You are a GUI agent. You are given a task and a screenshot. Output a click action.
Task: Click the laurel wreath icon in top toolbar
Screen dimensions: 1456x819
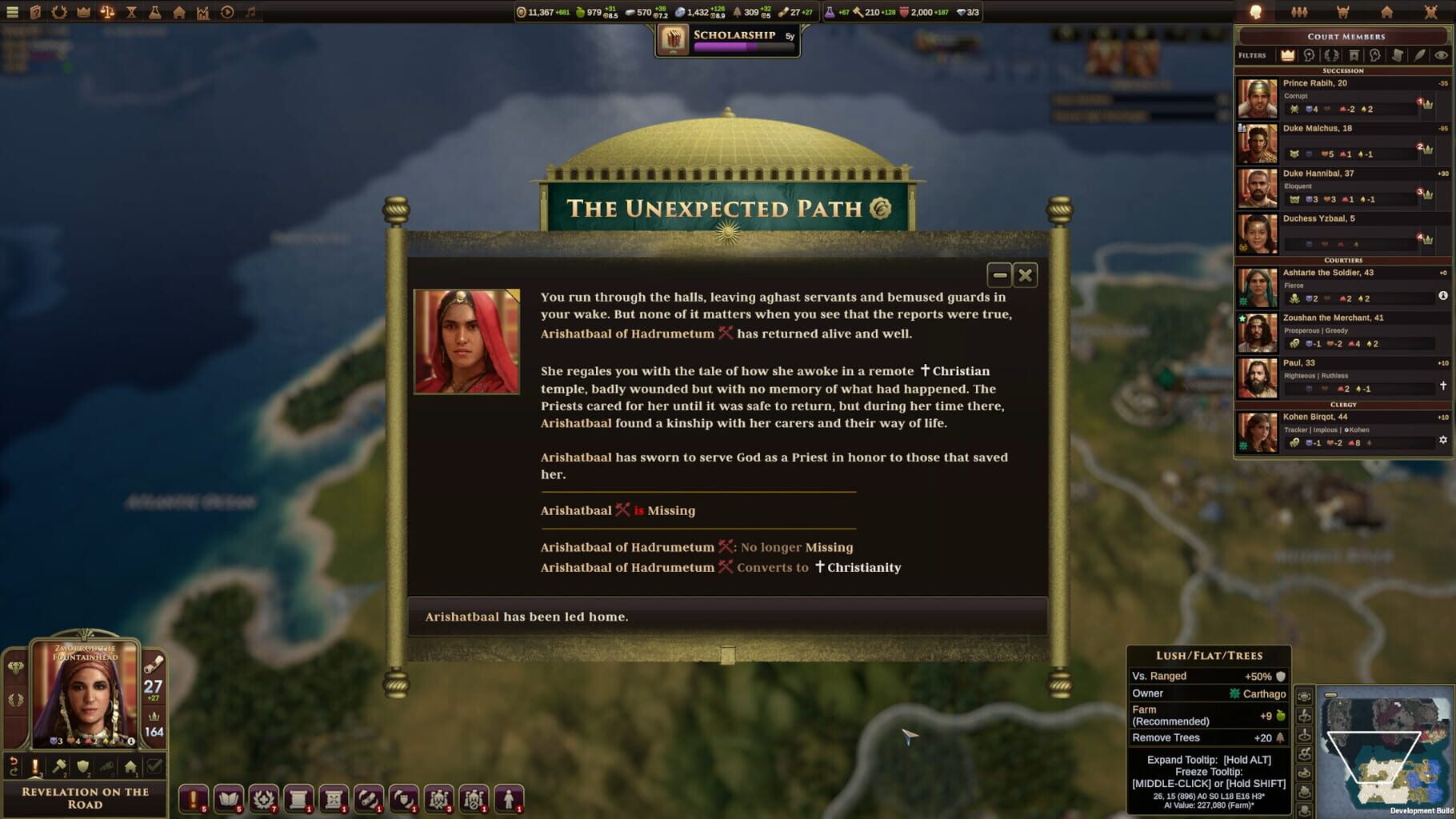click(x=60, y=12)
